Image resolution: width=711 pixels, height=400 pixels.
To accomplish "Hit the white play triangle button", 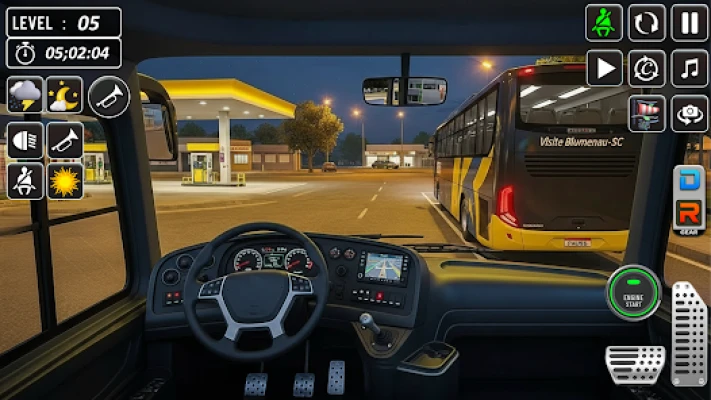I will point(604,68).
